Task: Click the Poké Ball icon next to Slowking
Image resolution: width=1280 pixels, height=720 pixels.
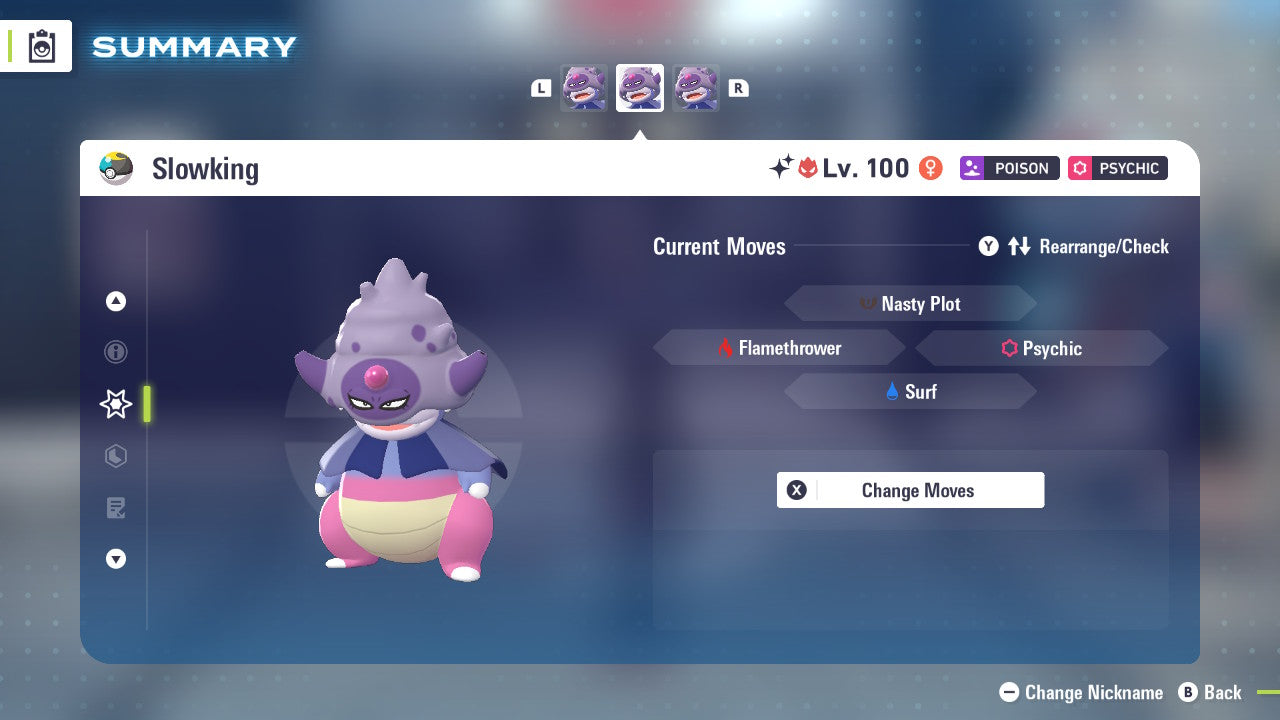Action: pos(117,168)
